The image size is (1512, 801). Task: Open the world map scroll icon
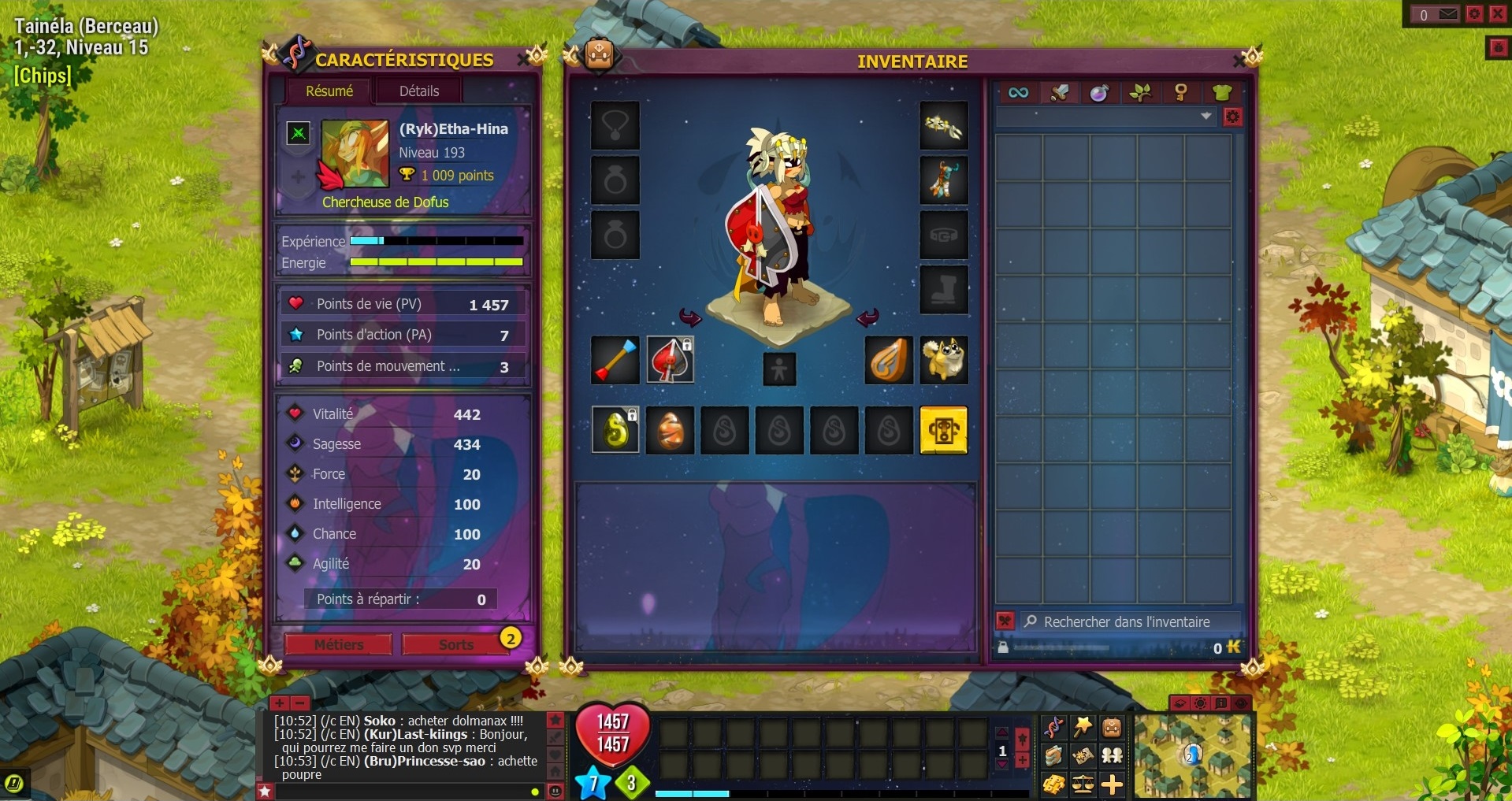point(1083,755)
